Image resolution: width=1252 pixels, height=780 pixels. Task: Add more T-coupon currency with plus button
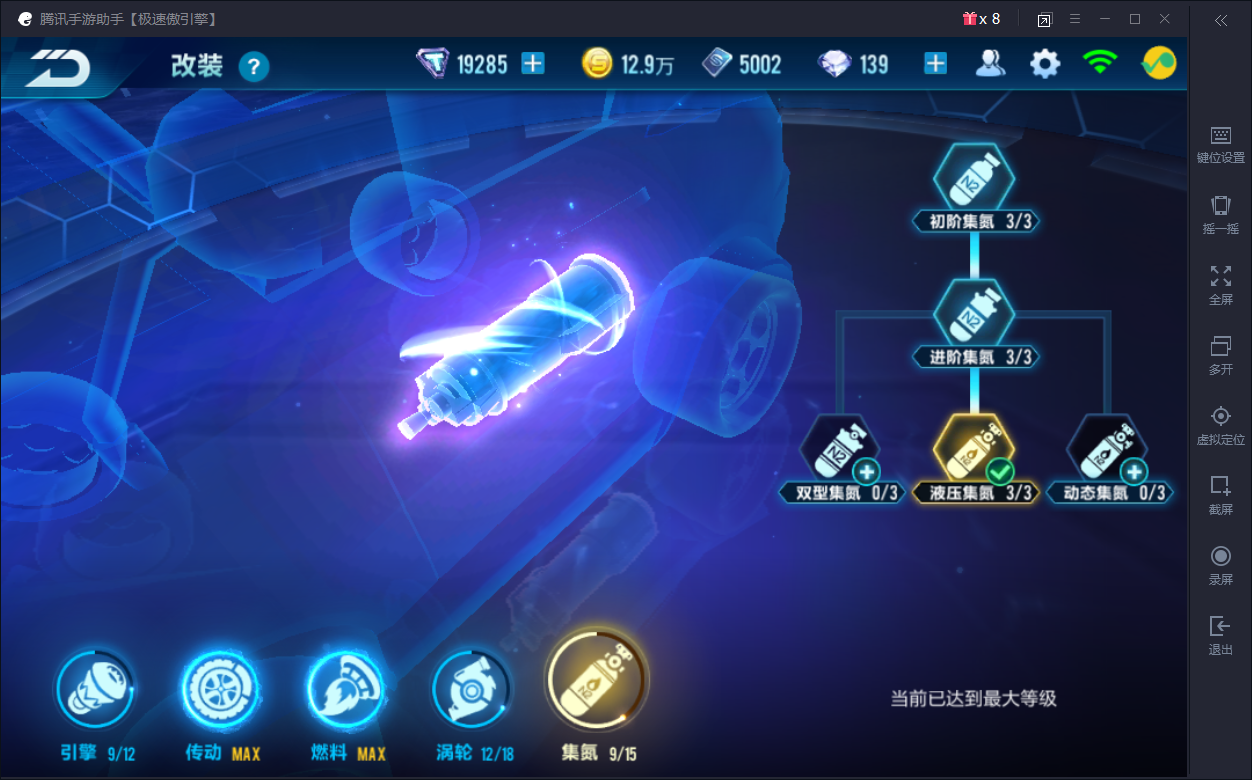tap(533, 64)
